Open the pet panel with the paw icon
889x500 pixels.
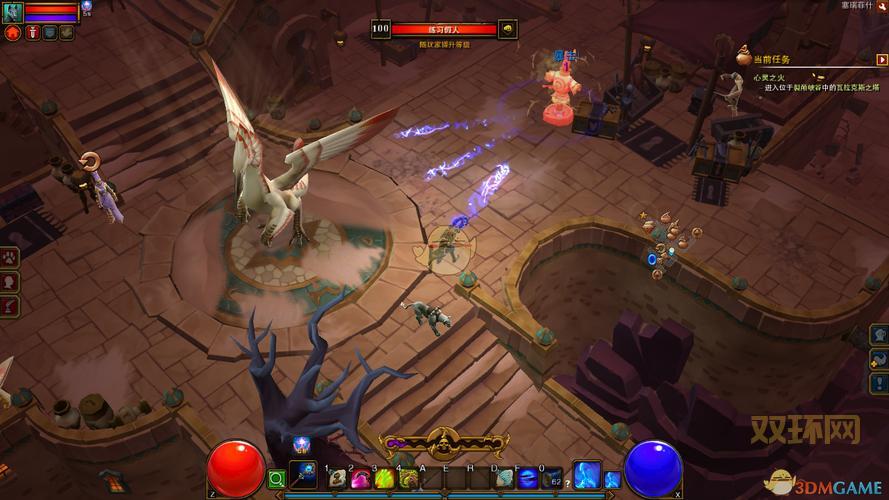(11, 257)
